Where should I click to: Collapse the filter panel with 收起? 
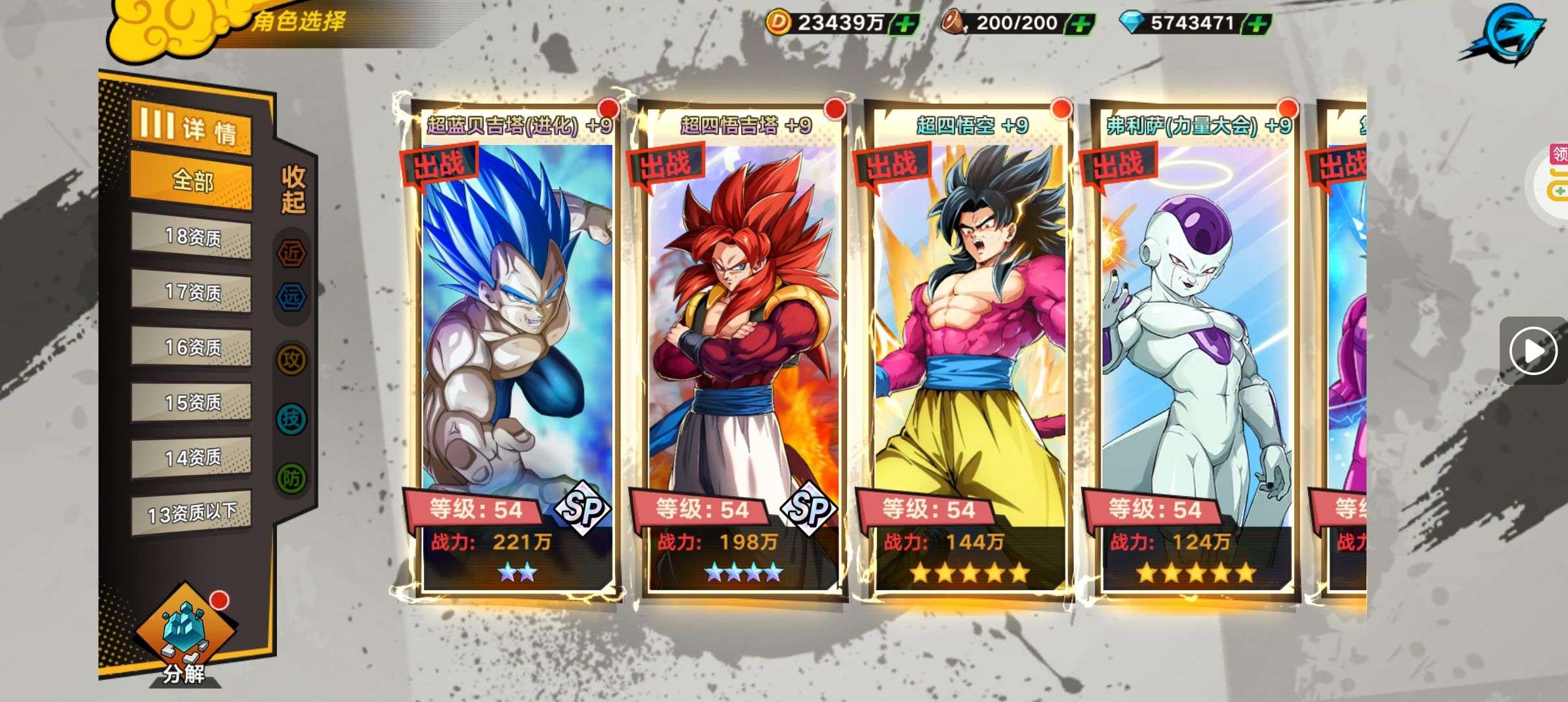coord(293,189)
